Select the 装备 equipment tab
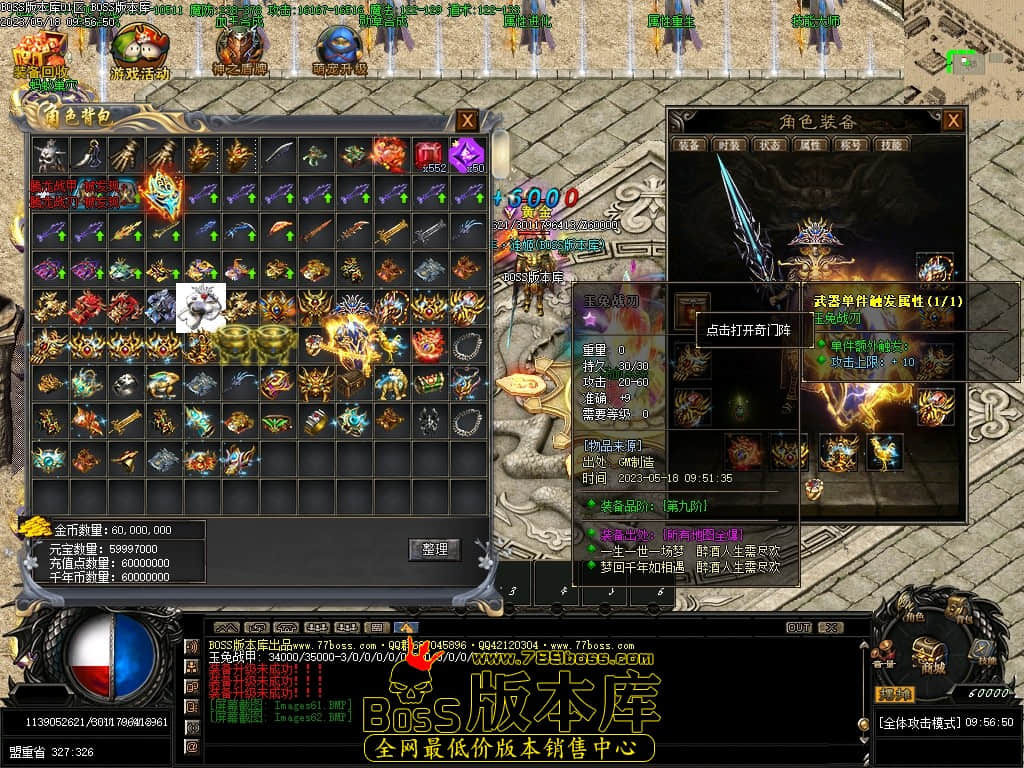 pyautogui.click(x=688, y=145)
